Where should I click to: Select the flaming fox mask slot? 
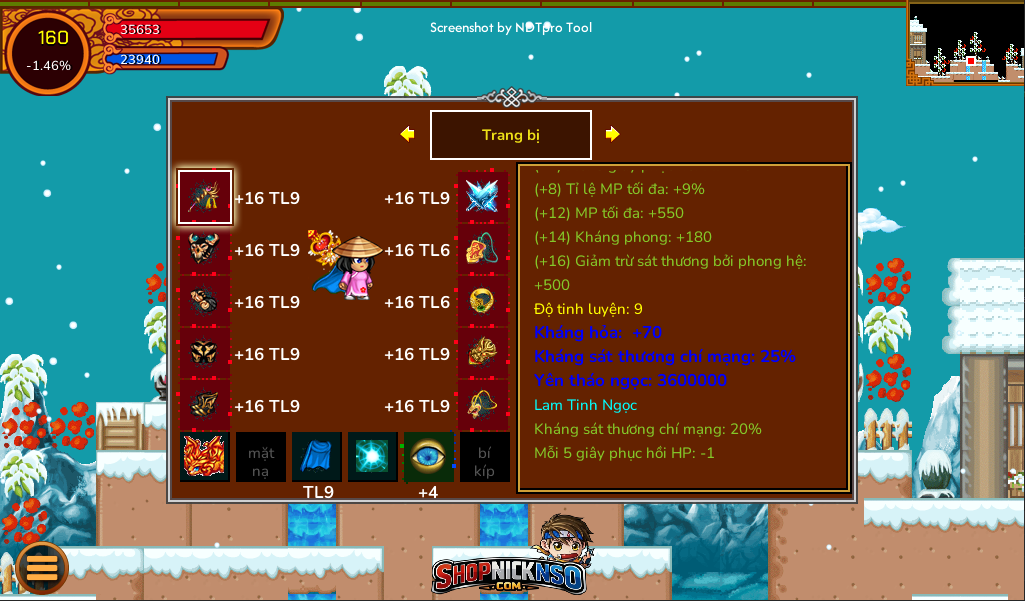pos(205,457)
